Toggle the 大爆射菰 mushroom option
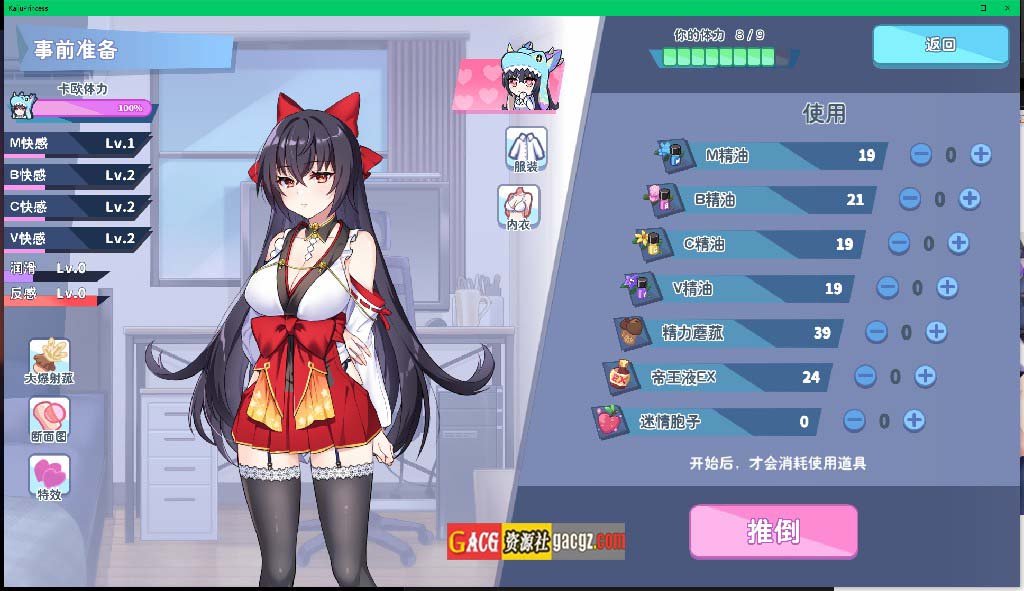1024x591 pixels. pos(49,362)
